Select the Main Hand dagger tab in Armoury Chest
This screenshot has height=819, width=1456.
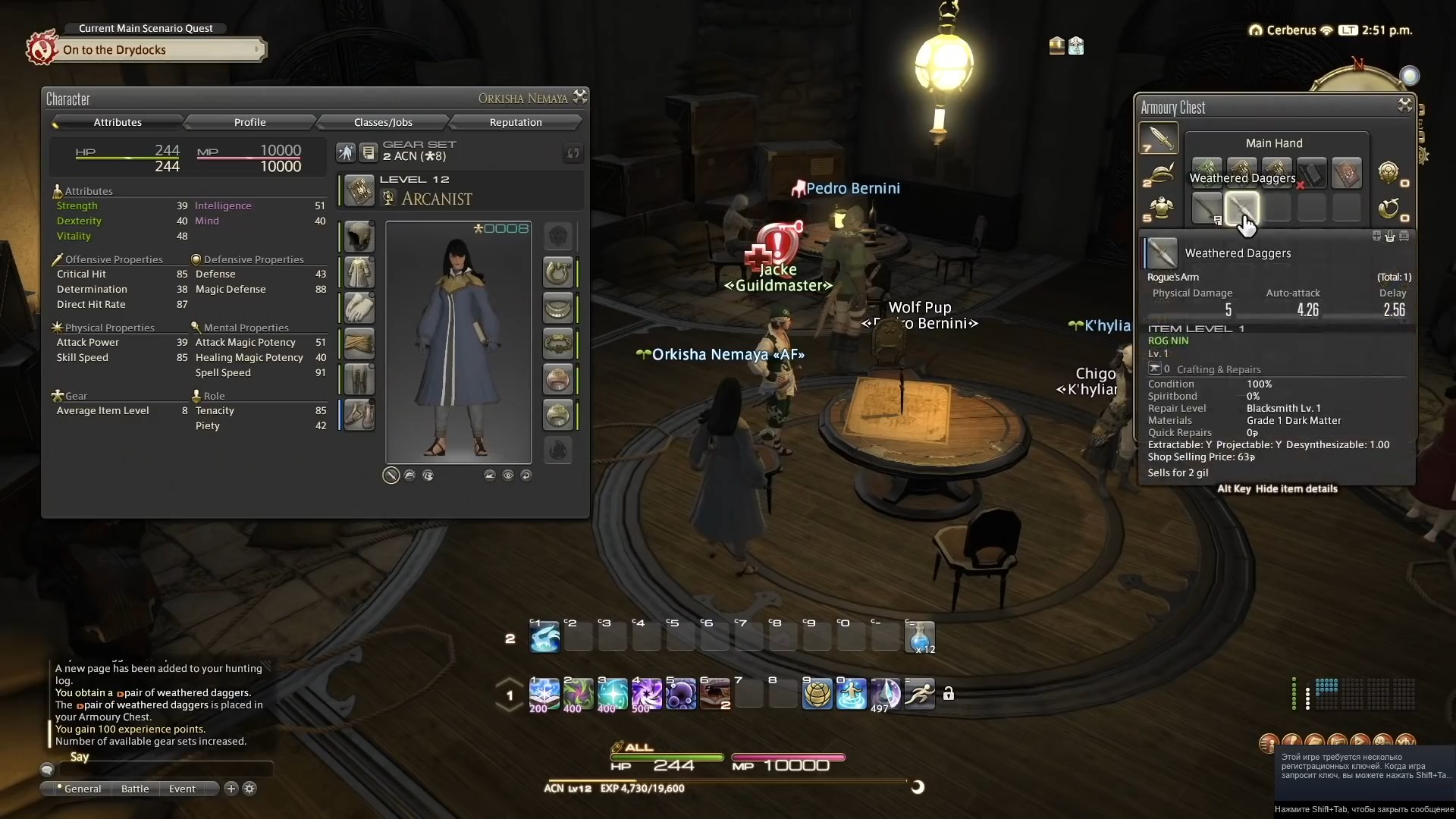[x=1159, y=139]
